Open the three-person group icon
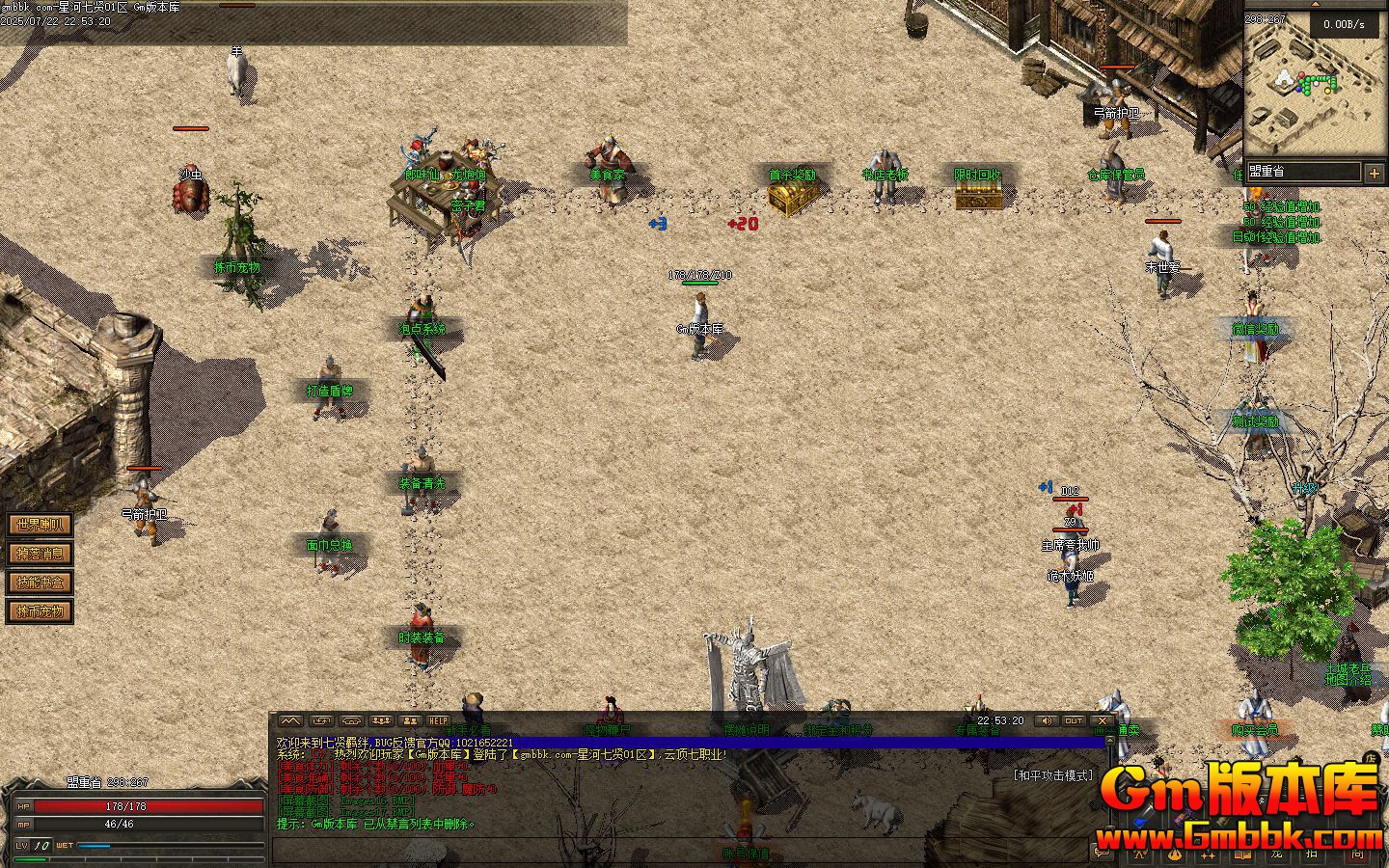1389x868 pixels. point(382,720)
